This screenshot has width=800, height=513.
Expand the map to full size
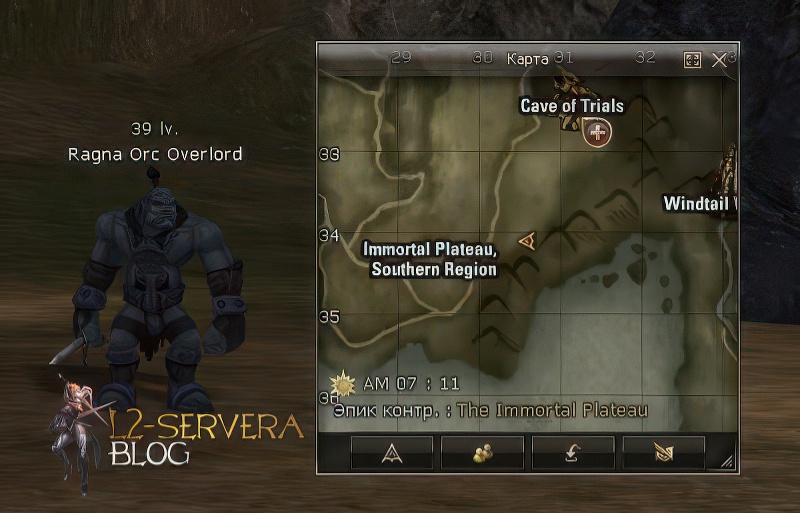click(692, 60)
